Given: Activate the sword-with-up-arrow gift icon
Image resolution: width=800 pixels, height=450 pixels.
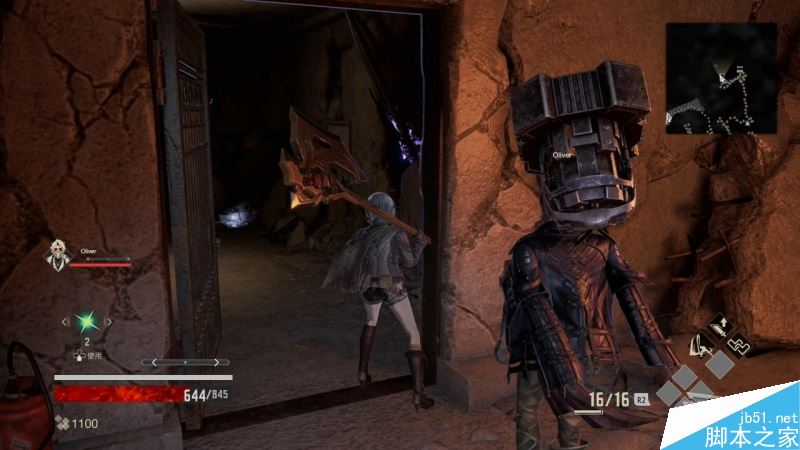Looking at the screenshot, I should (x=719, y=328).
